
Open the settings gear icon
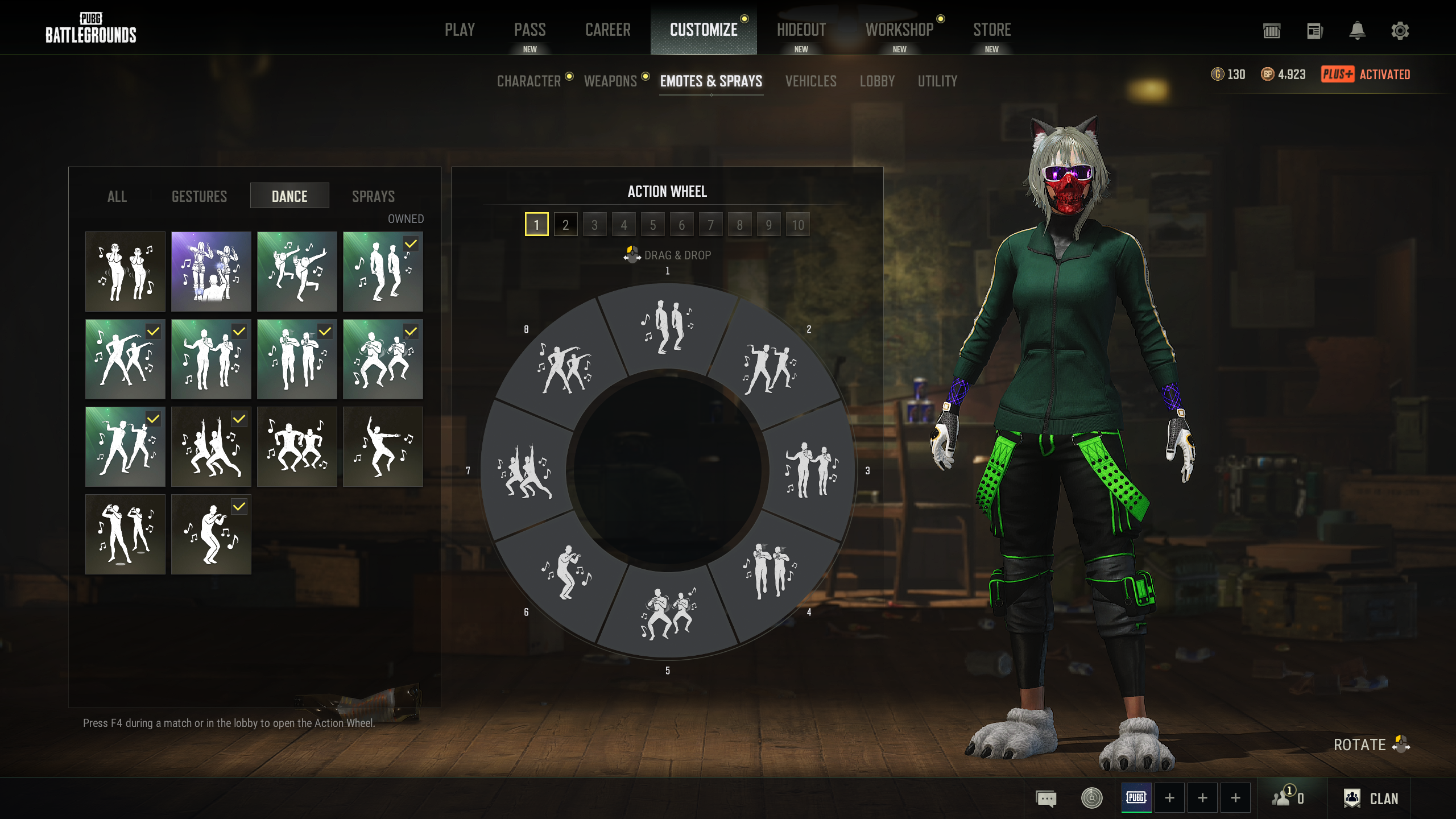pos(1400,31)
